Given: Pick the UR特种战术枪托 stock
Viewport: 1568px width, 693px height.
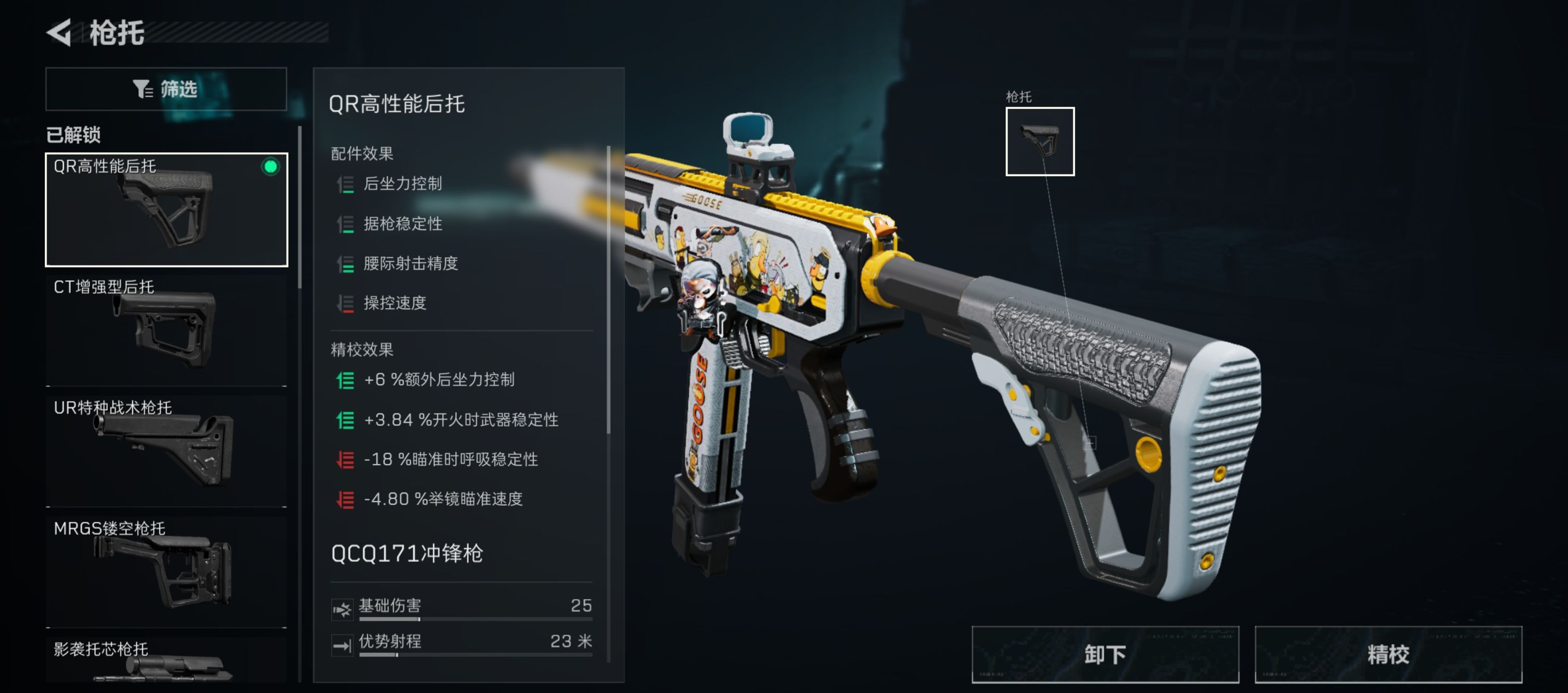Looking at the screenshot, I should [166, 450].
